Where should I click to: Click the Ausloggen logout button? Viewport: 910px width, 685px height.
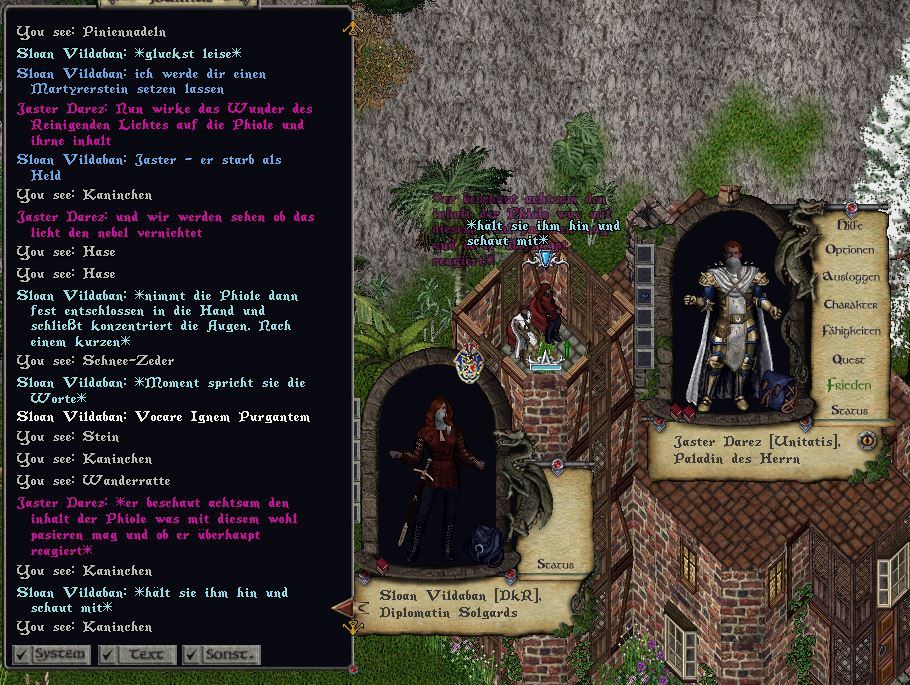pos(851,277)
